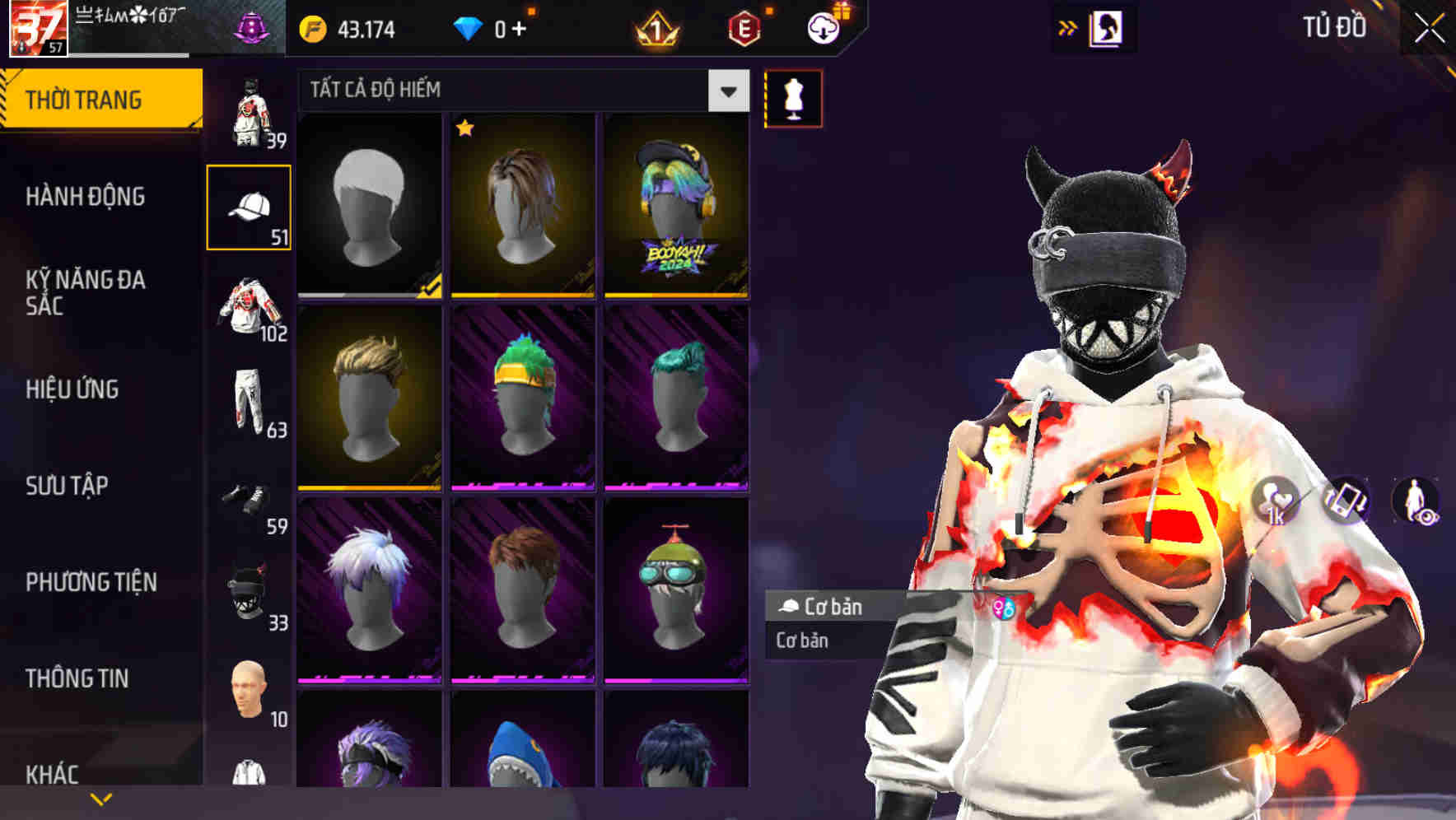The height and width of the screenshot is (820, 1456).
Task: Select the cap headwear category icon
Action: click(x=249, y=207)
